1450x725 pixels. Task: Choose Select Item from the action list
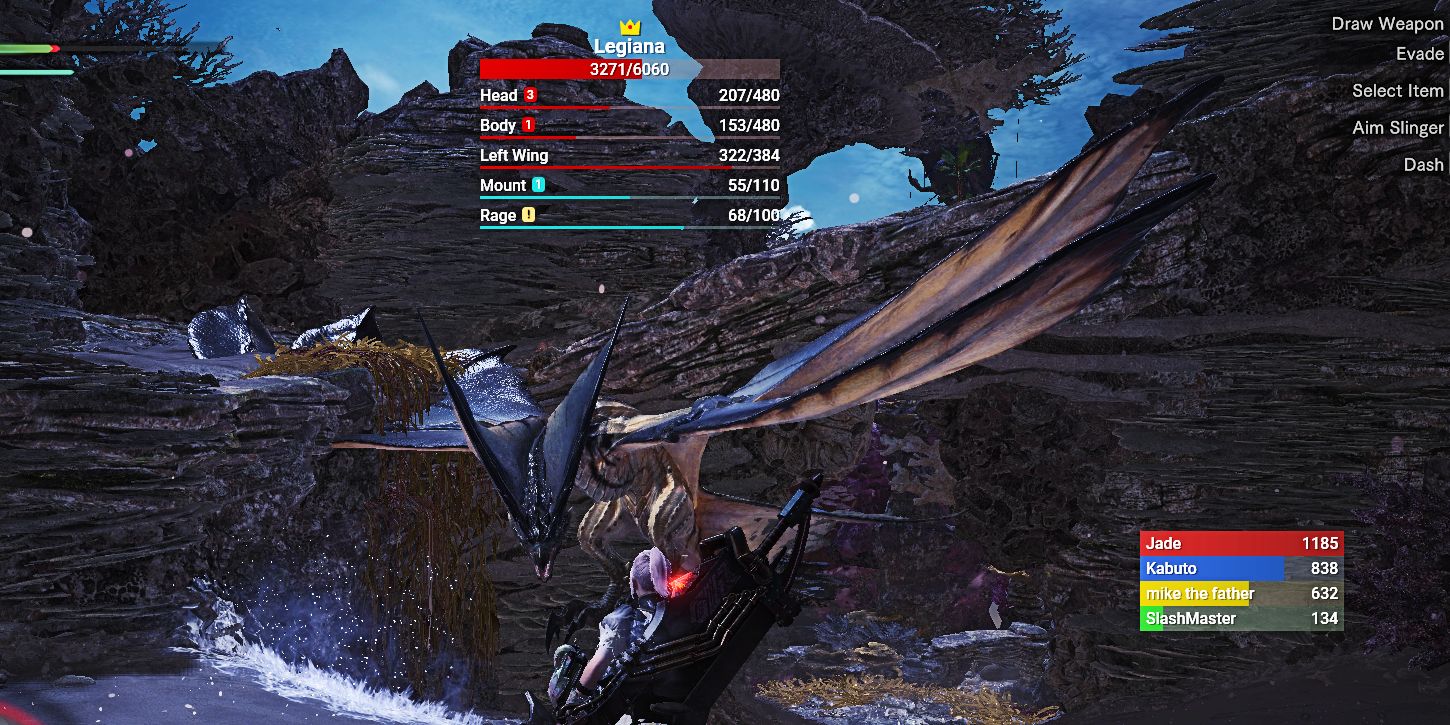pos(1398,90)
